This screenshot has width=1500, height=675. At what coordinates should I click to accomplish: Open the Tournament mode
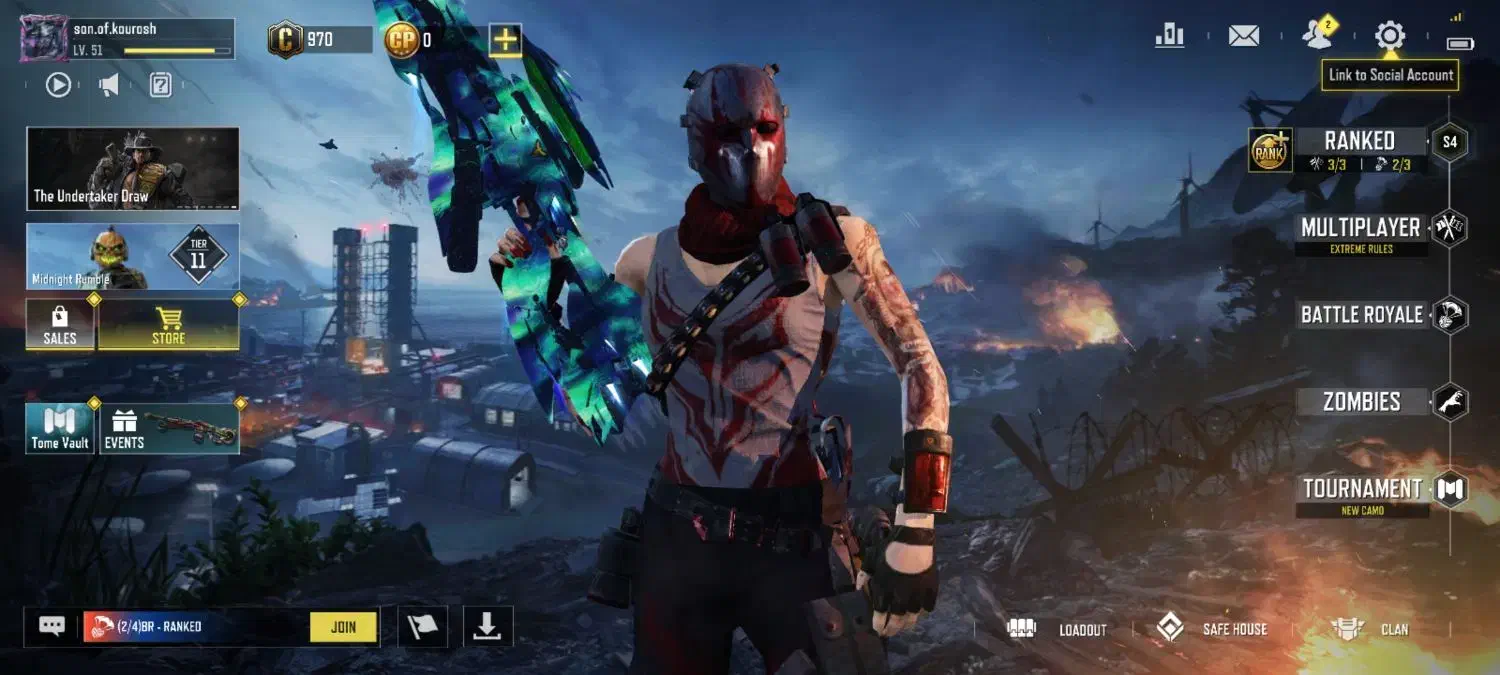(1361, 489)
